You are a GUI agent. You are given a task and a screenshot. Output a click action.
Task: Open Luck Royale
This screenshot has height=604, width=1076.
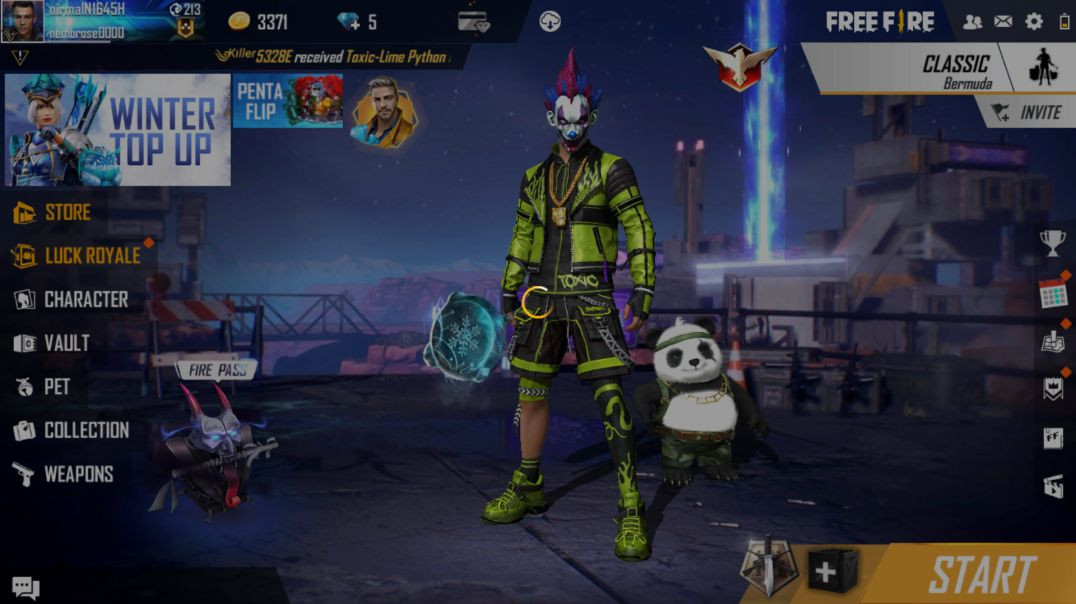pos(90,256)
